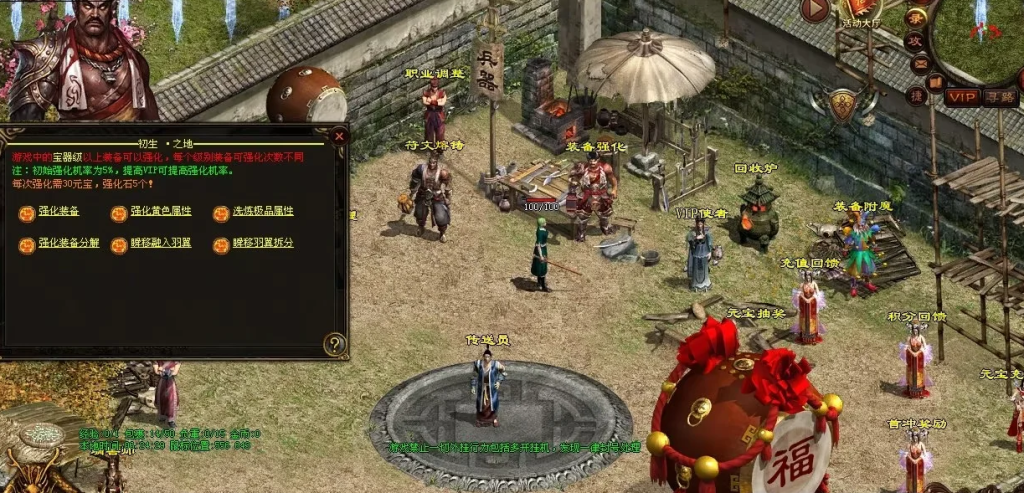Open the dialog's question mark help button
This screenshot has width=1024, height=493.
[335, 345]
